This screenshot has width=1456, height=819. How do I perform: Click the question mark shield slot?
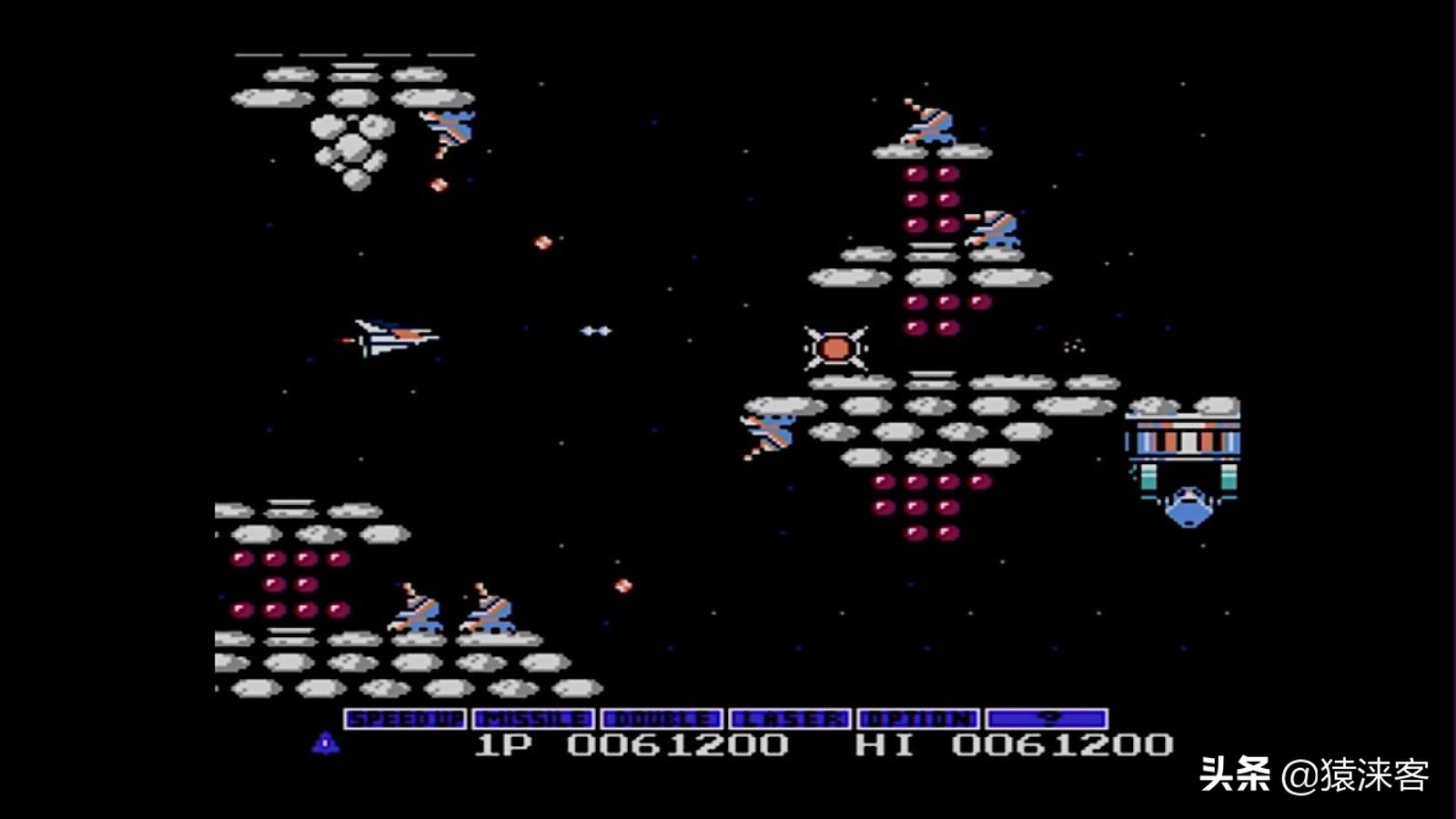pos(1047,719)
